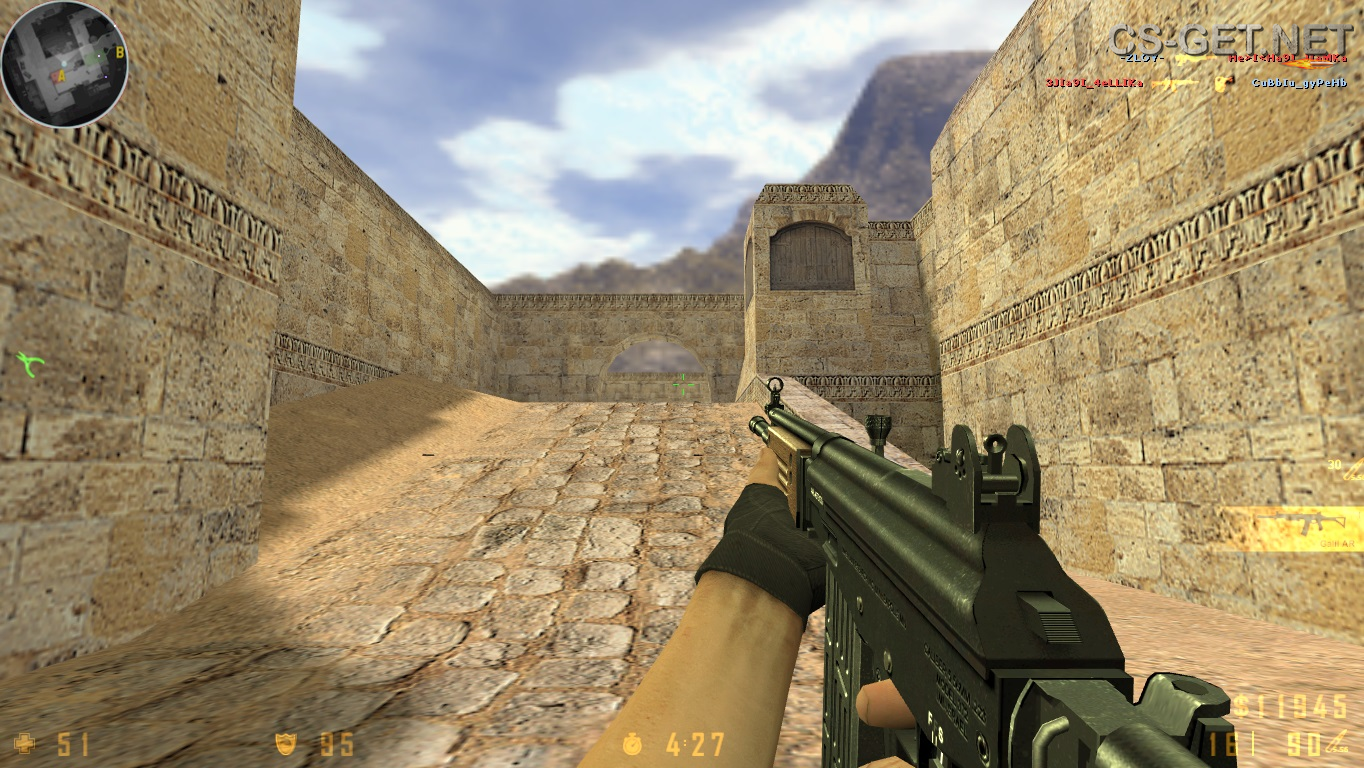
Task: Click the green radio voice icon
Action: (30, 363)
